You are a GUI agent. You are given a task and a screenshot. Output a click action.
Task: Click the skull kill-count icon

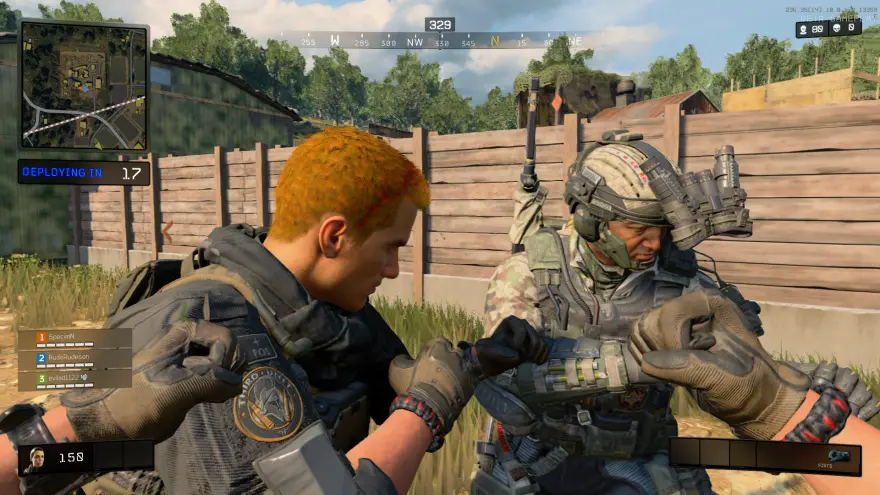tap(836, 29)
